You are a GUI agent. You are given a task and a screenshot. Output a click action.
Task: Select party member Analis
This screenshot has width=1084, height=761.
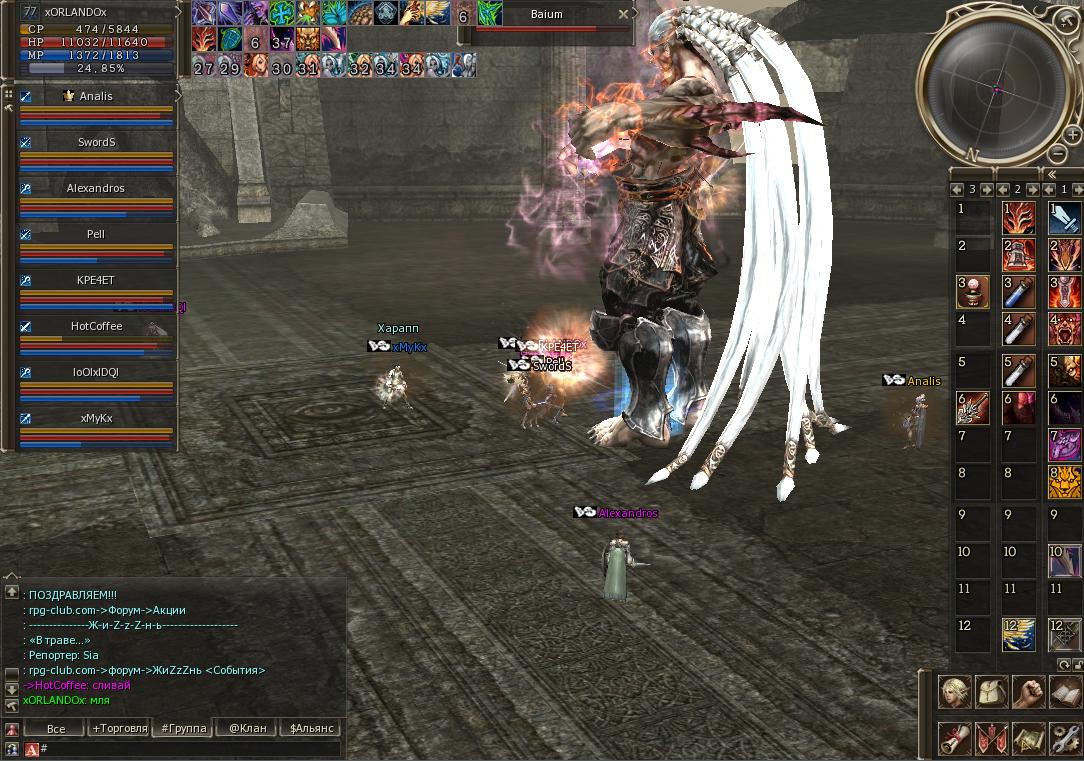96,97
